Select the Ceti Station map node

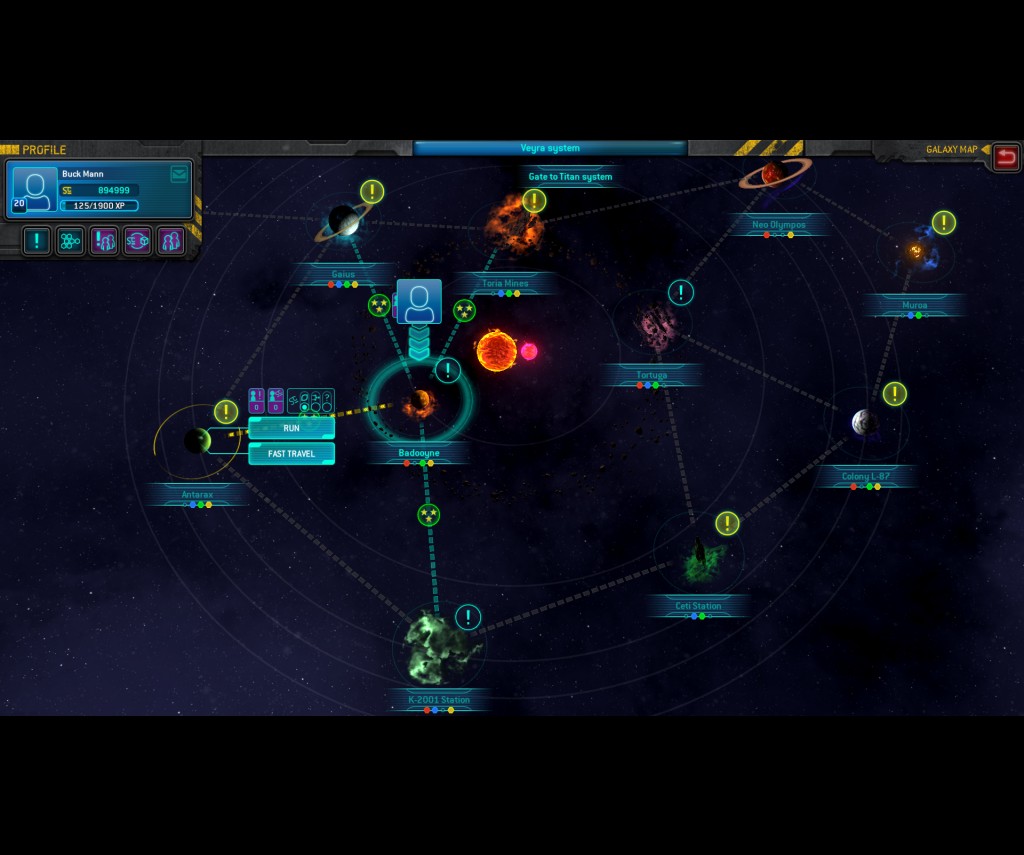point(699,562)
